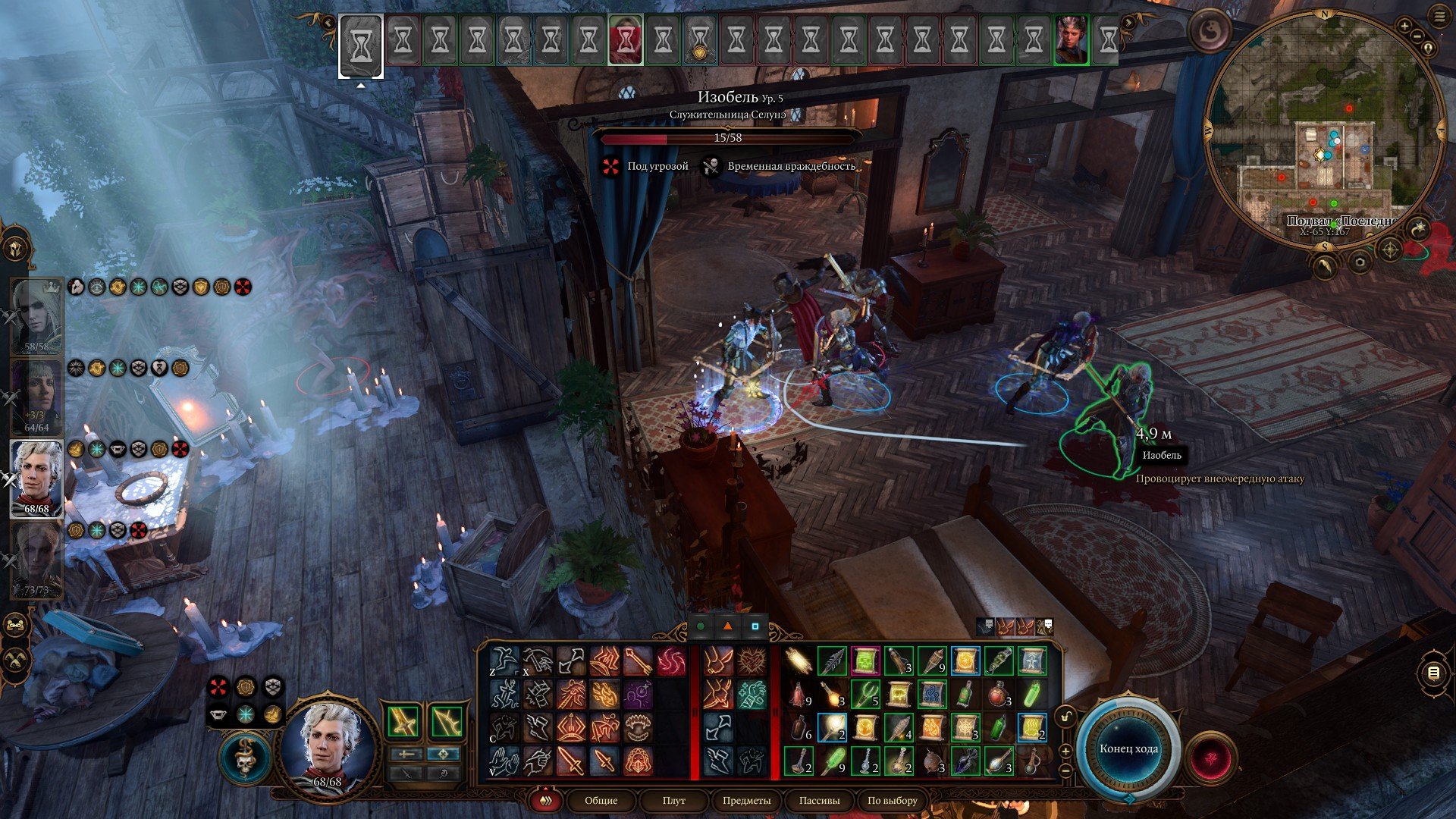Toggle the hotbar lock icon
The width and height of the screenshot is (1456, 819).
pyautogui.click(x=1066, y=717)
